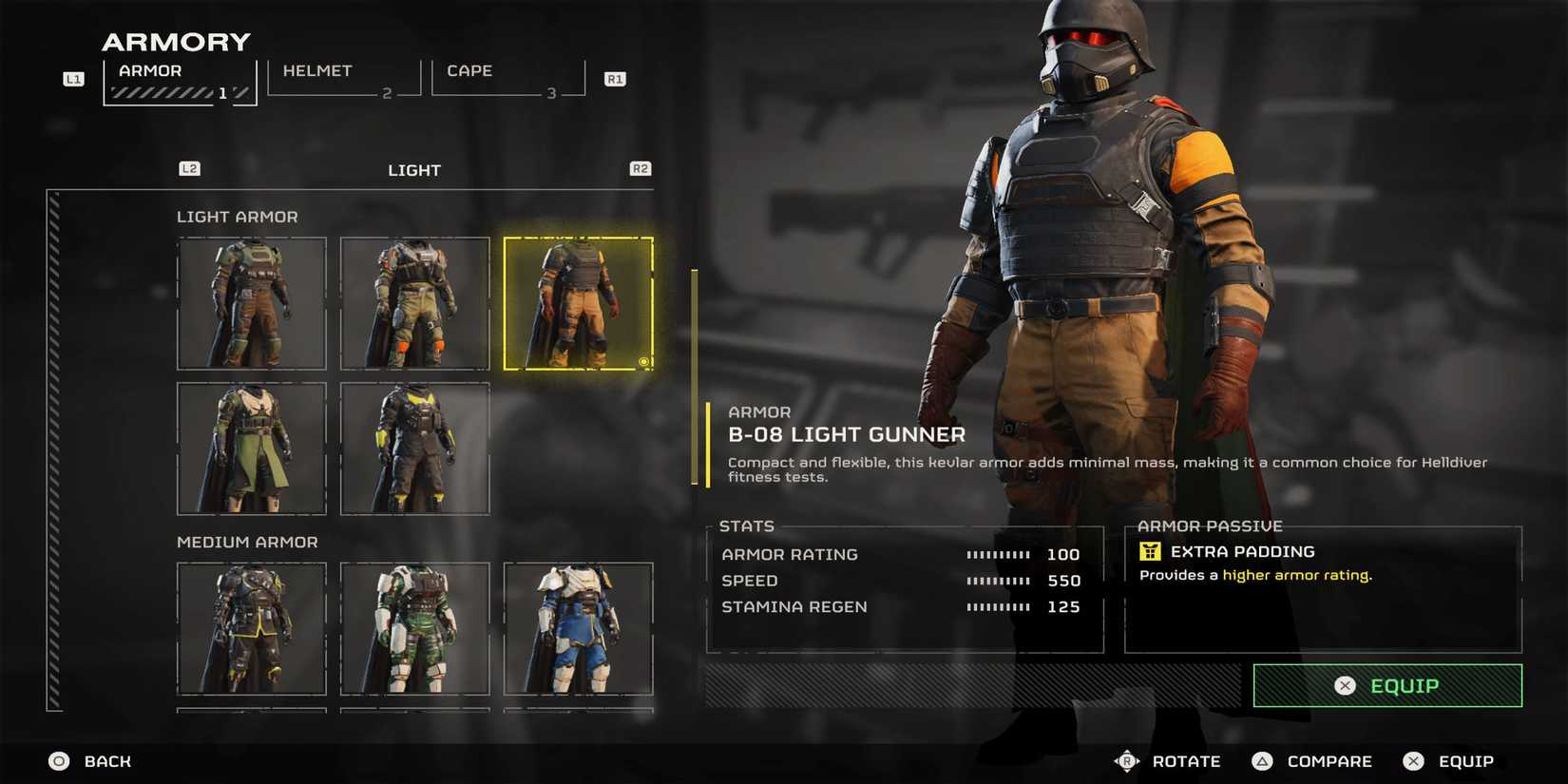Image resolution: width=1568 pixels, height=784 pixels.
Task: Open the Light Armor list header
Action: pyautogui.click(x=238, y=217)
